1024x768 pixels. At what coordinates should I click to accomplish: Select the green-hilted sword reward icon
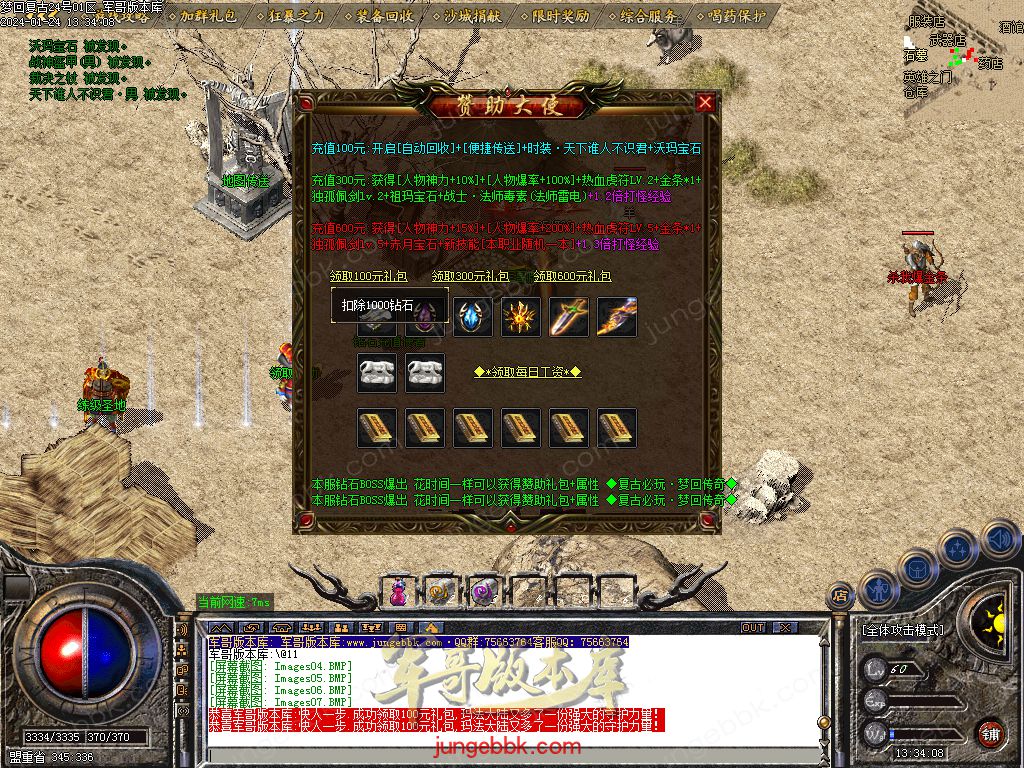point(569,317)
